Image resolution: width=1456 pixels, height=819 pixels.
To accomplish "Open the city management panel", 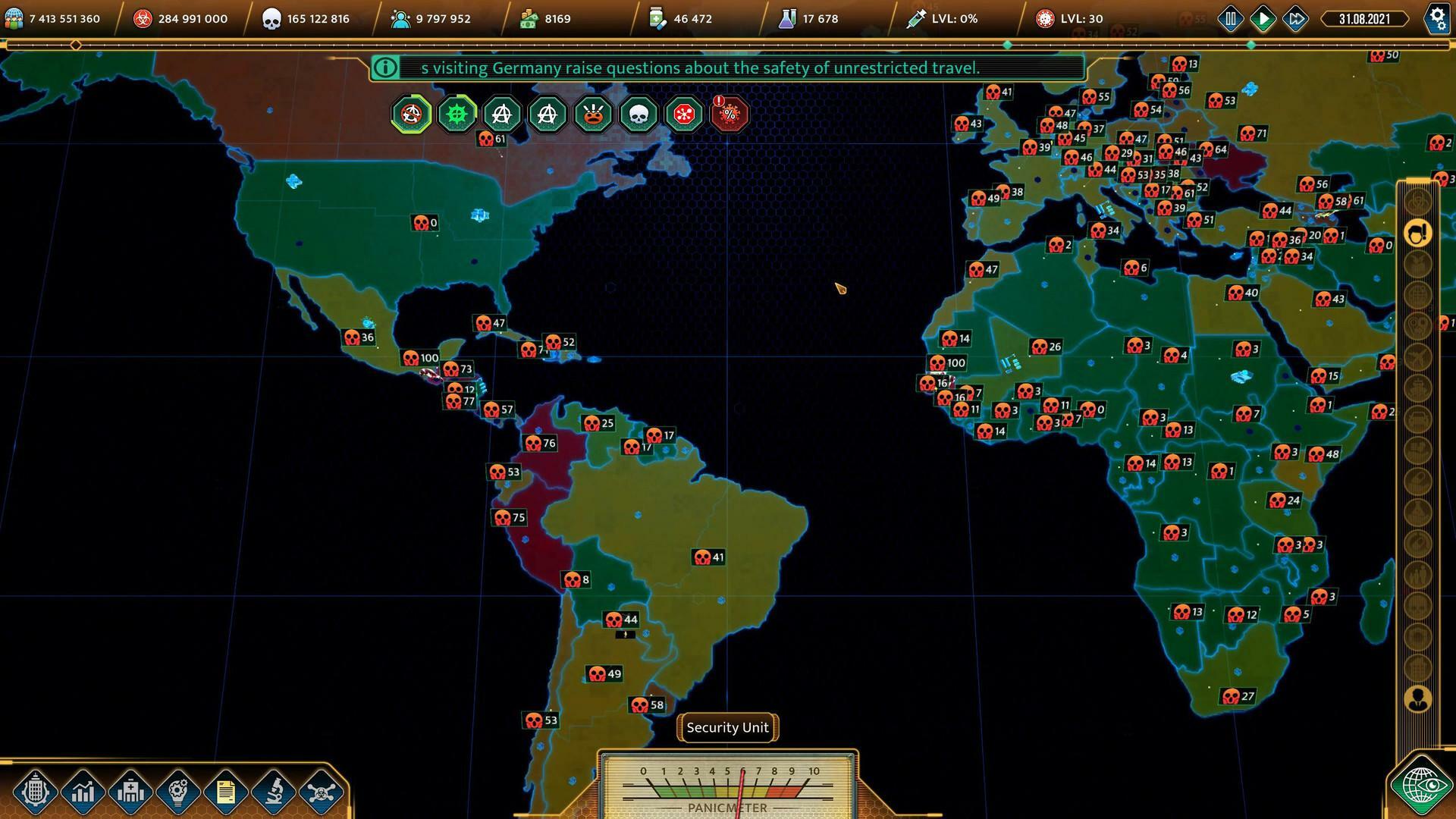I will 35,791.
